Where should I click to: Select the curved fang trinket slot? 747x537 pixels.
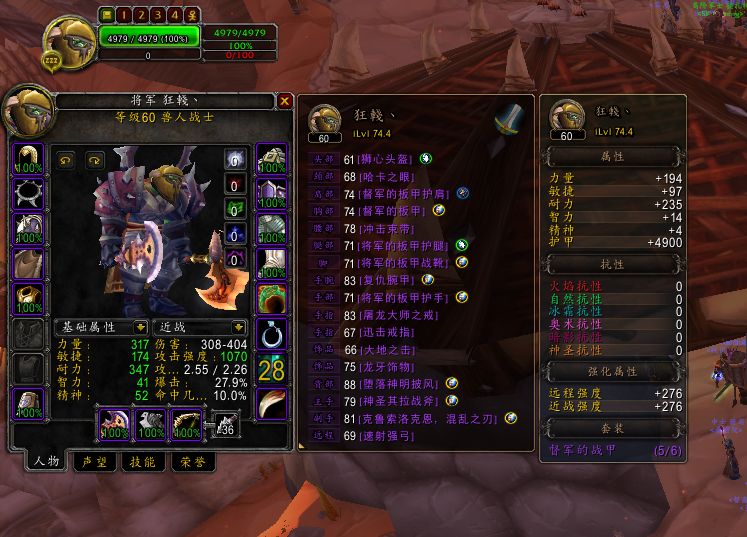pyautogui.click(x=271, y=403)
